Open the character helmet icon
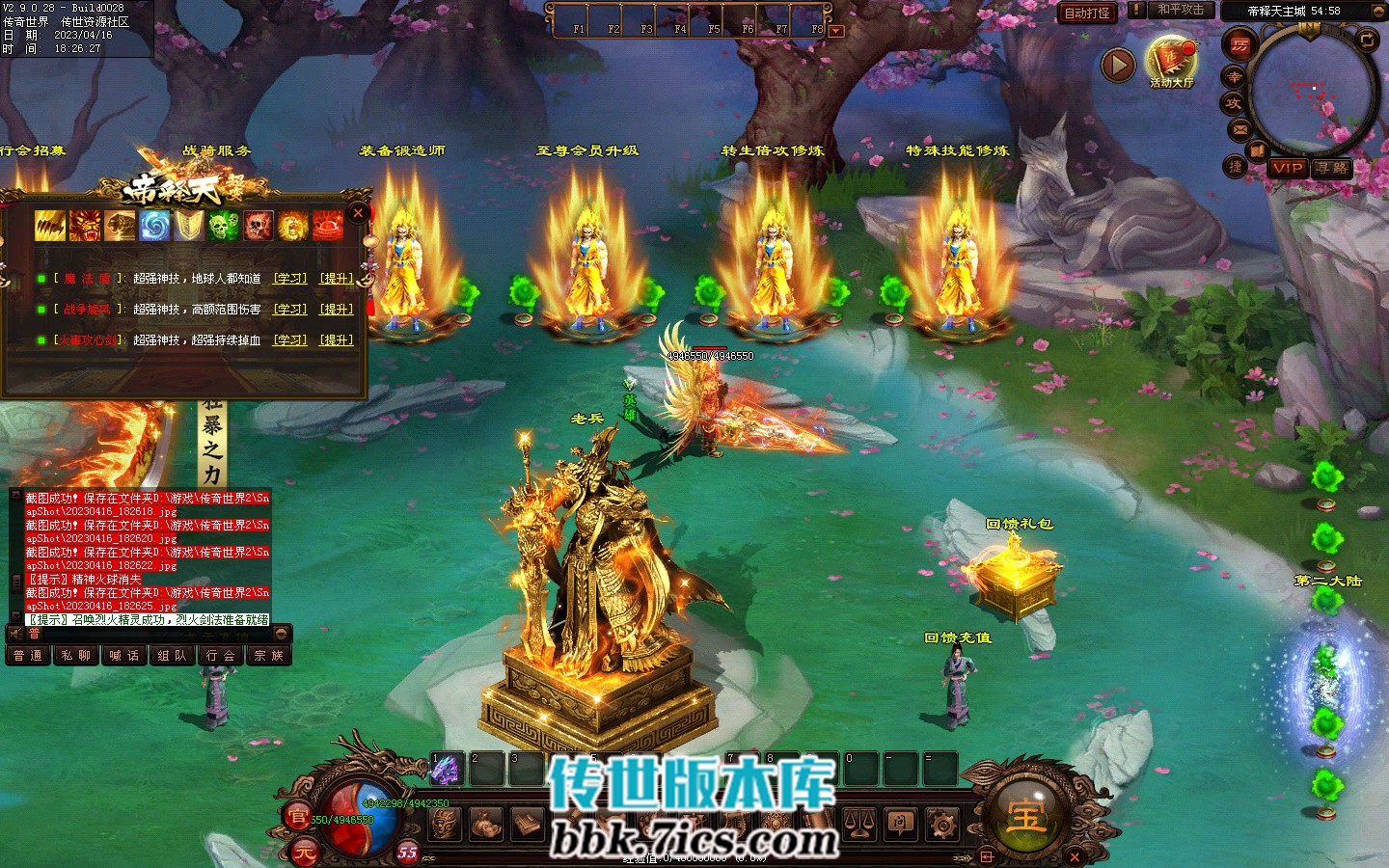This screenshot has width=1389, height=868. coord(445,825)
